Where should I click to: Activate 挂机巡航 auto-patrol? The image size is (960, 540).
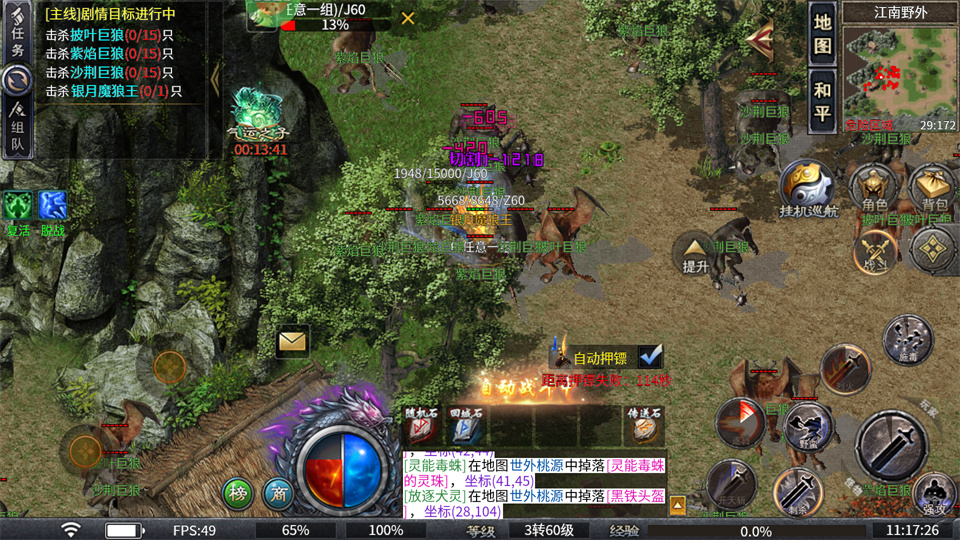click(x=806, y=188)
